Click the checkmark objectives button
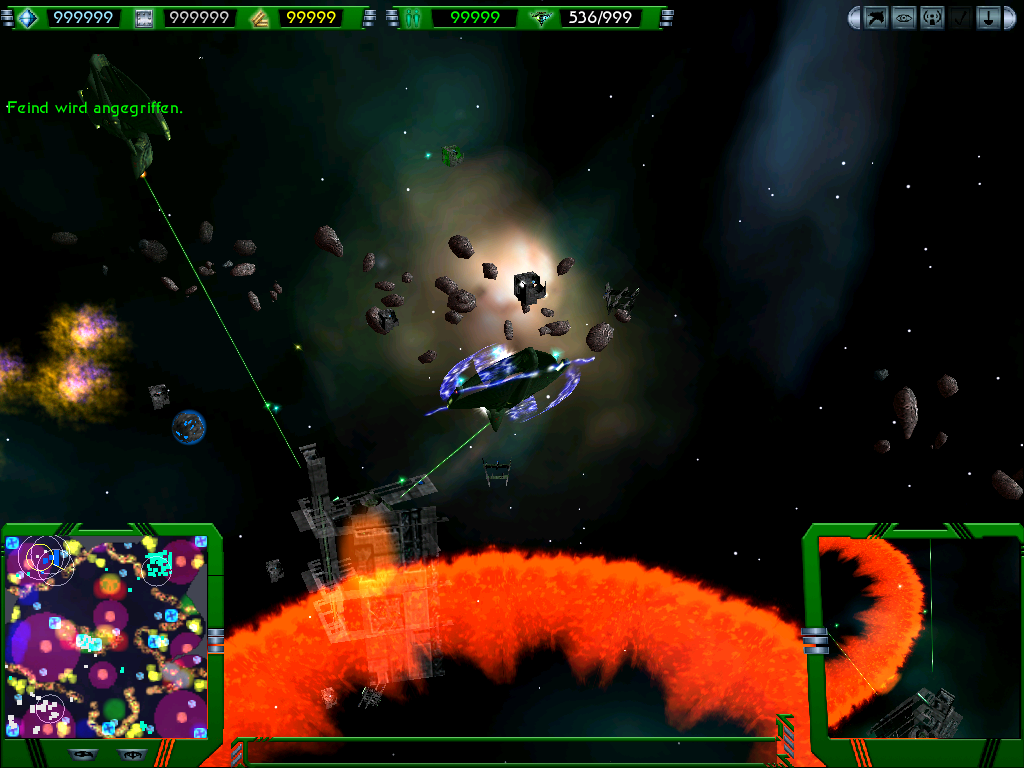The height and width of the screenshot is (768, 1024). (x=960, y=17)
